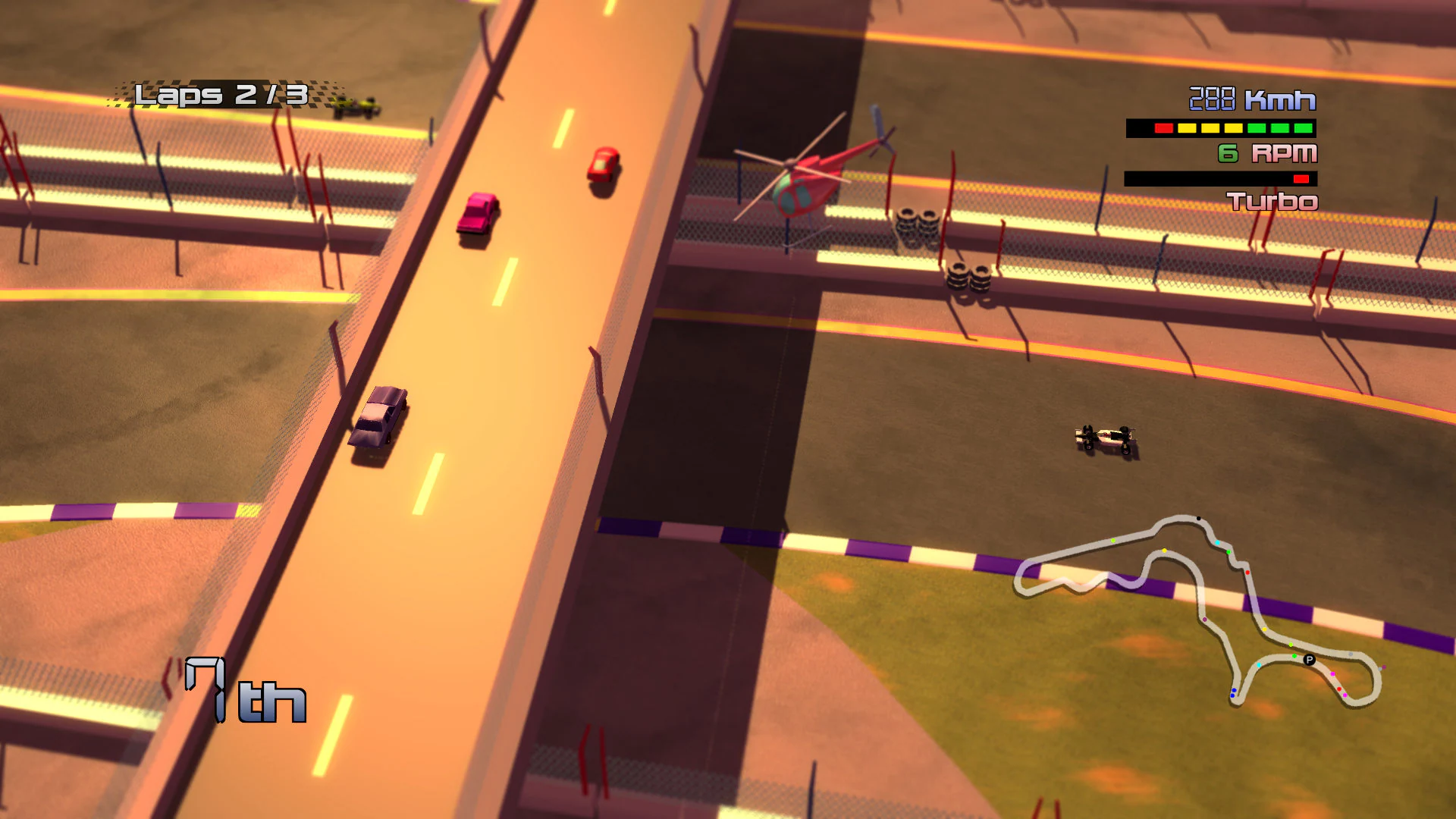Click the P marker on the minimap
1456x819 pixels.
coord(1309,659)
